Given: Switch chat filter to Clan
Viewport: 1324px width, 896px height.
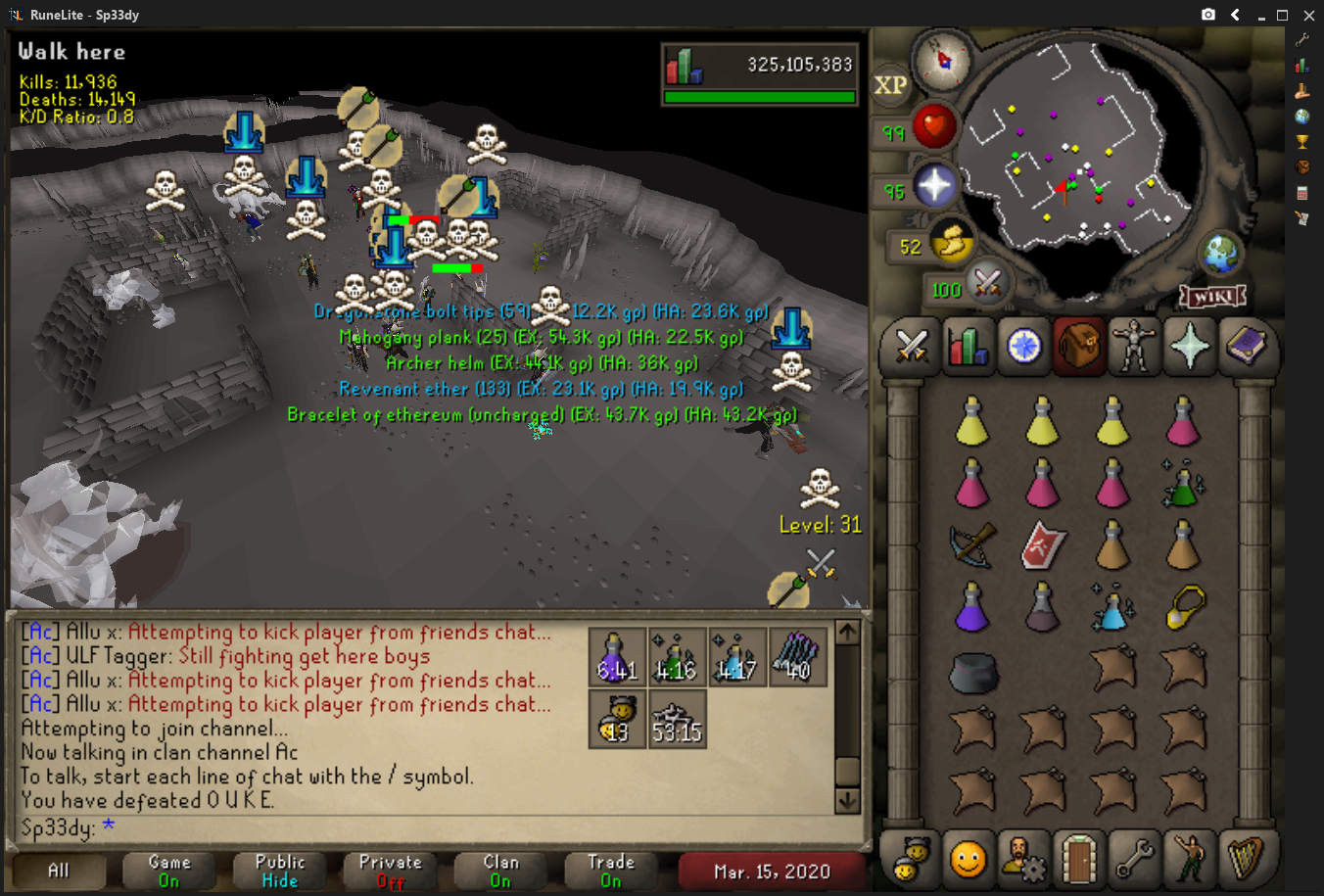Looking at the screenshot, I should click(500, 871).
